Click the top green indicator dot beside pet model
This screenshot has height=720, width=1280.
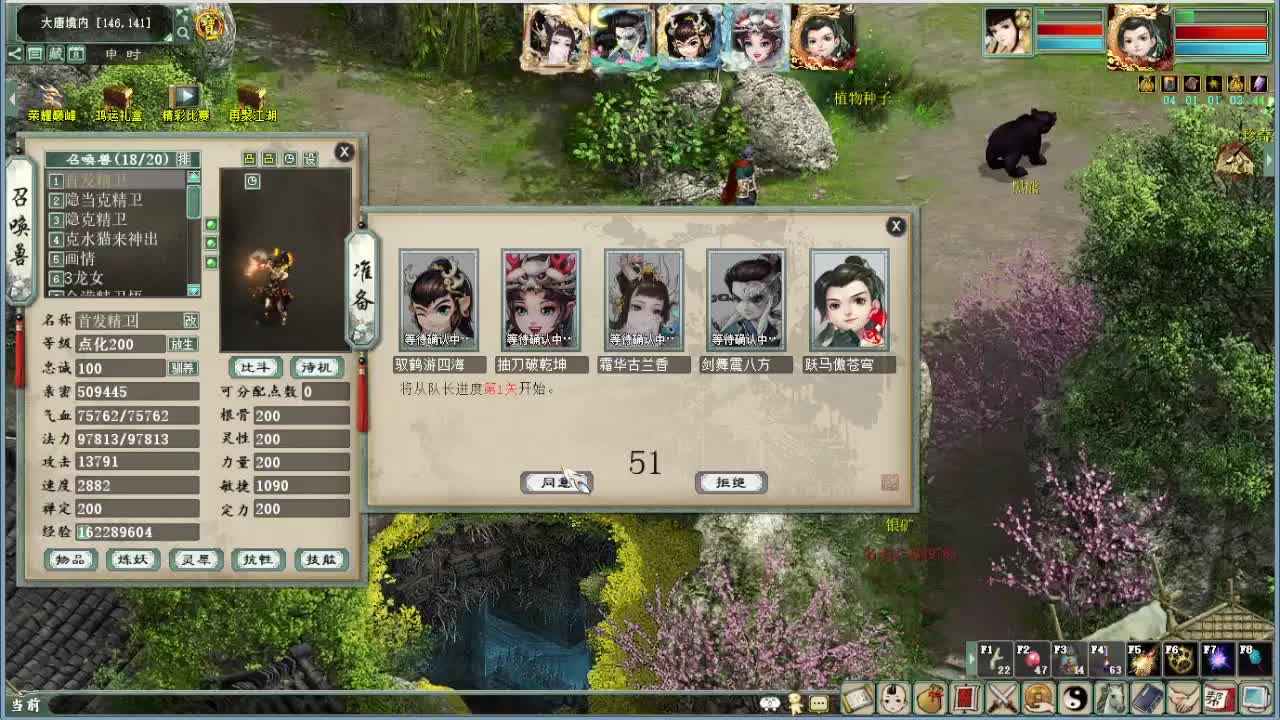[x=212, y=224]
